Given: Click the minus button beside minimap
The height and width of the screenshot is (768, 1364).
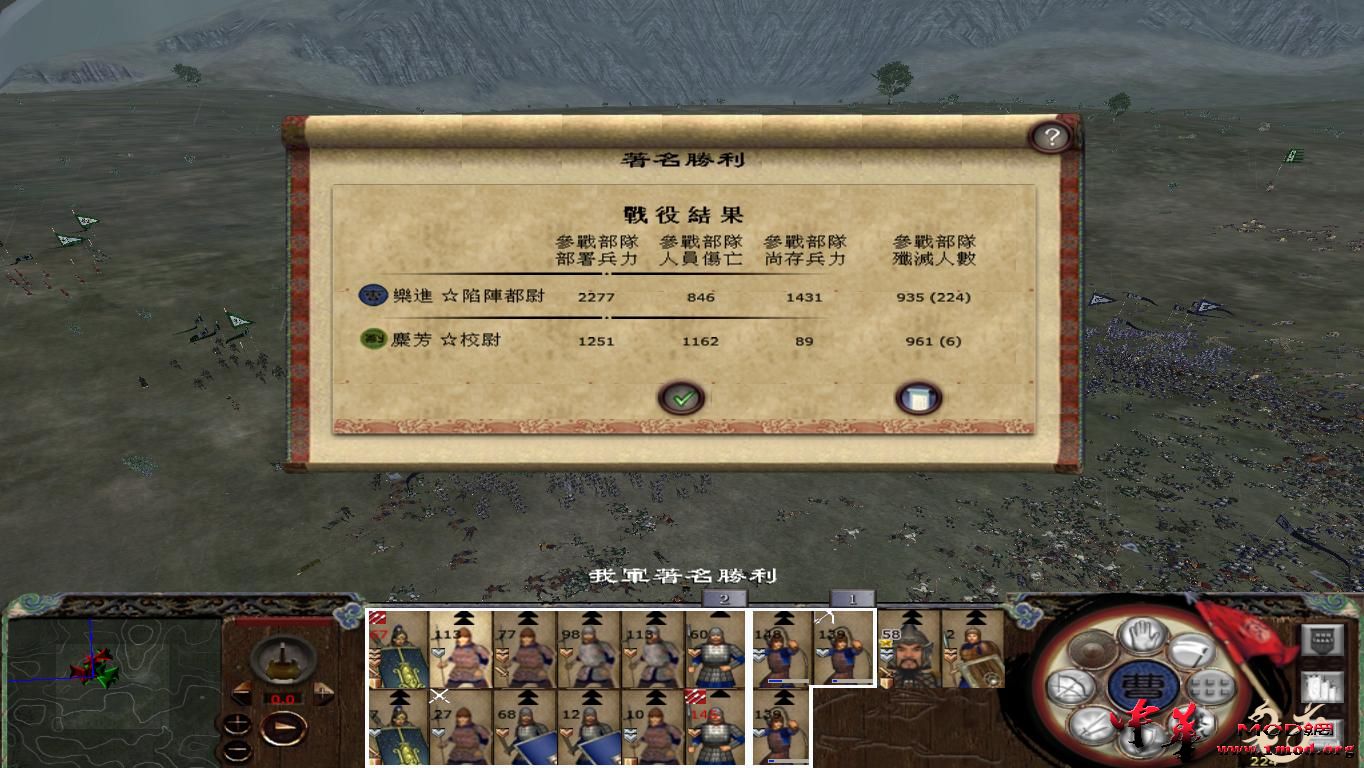Looking at the screenshot, I should click(x=238, y=751).
